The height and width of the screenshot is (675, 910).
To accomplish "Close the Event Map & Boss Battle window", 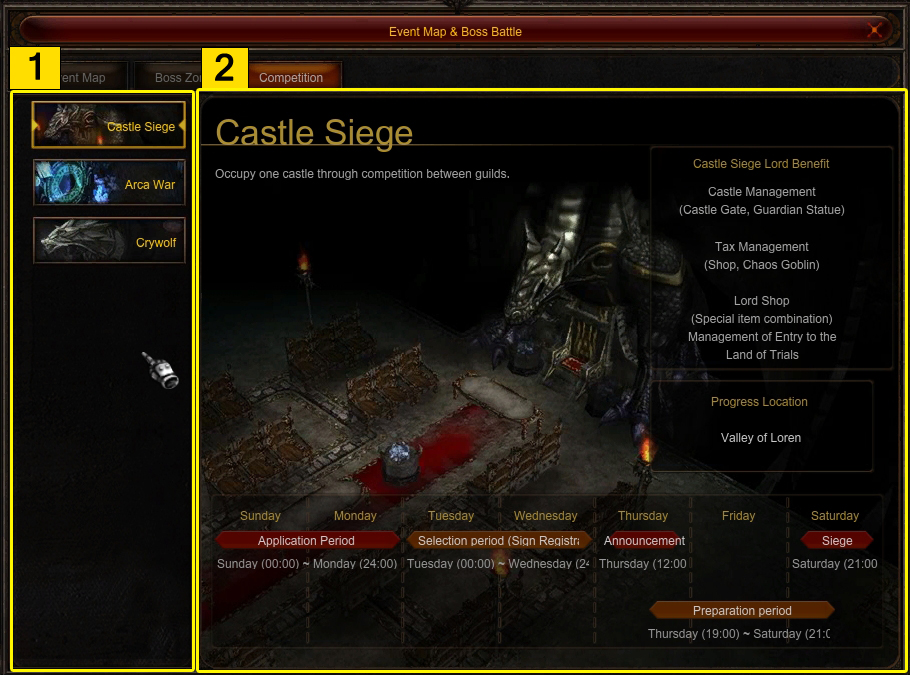I will click(x=874, y=30).
